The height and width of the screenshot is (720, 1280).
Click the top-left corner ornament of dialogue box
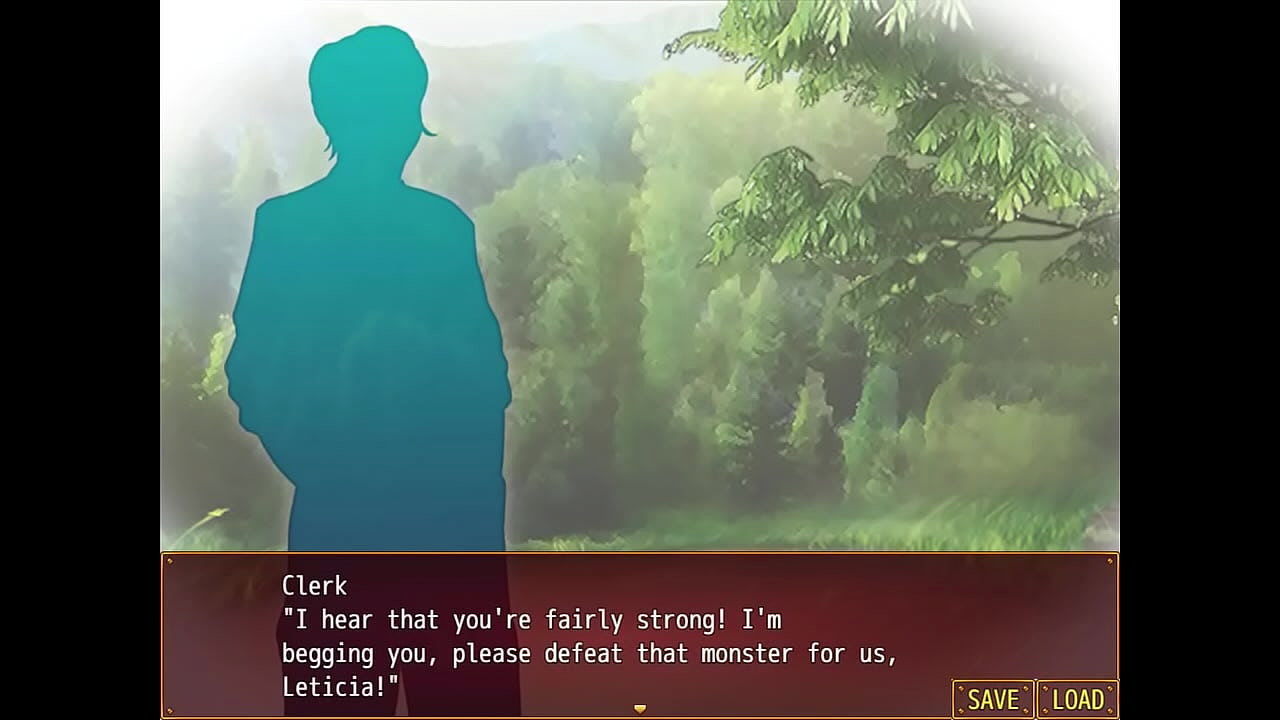[x=172, y=561]
